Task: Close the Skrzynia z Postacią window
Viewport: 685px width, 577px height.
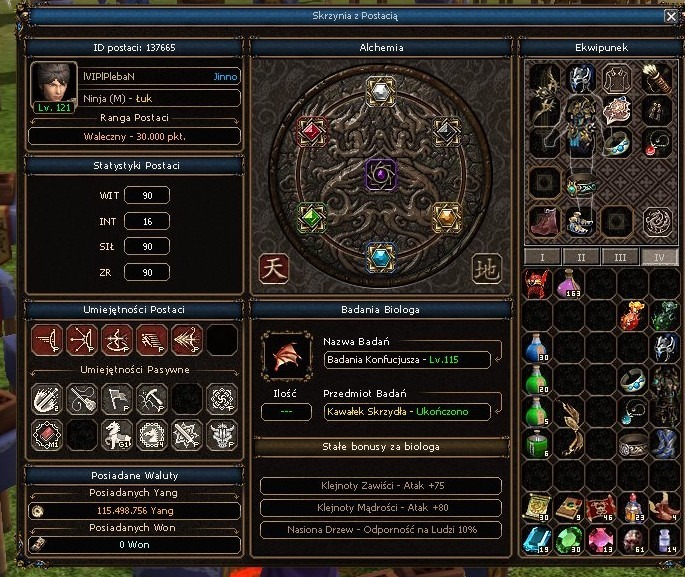Action: (x=670, y=17)
